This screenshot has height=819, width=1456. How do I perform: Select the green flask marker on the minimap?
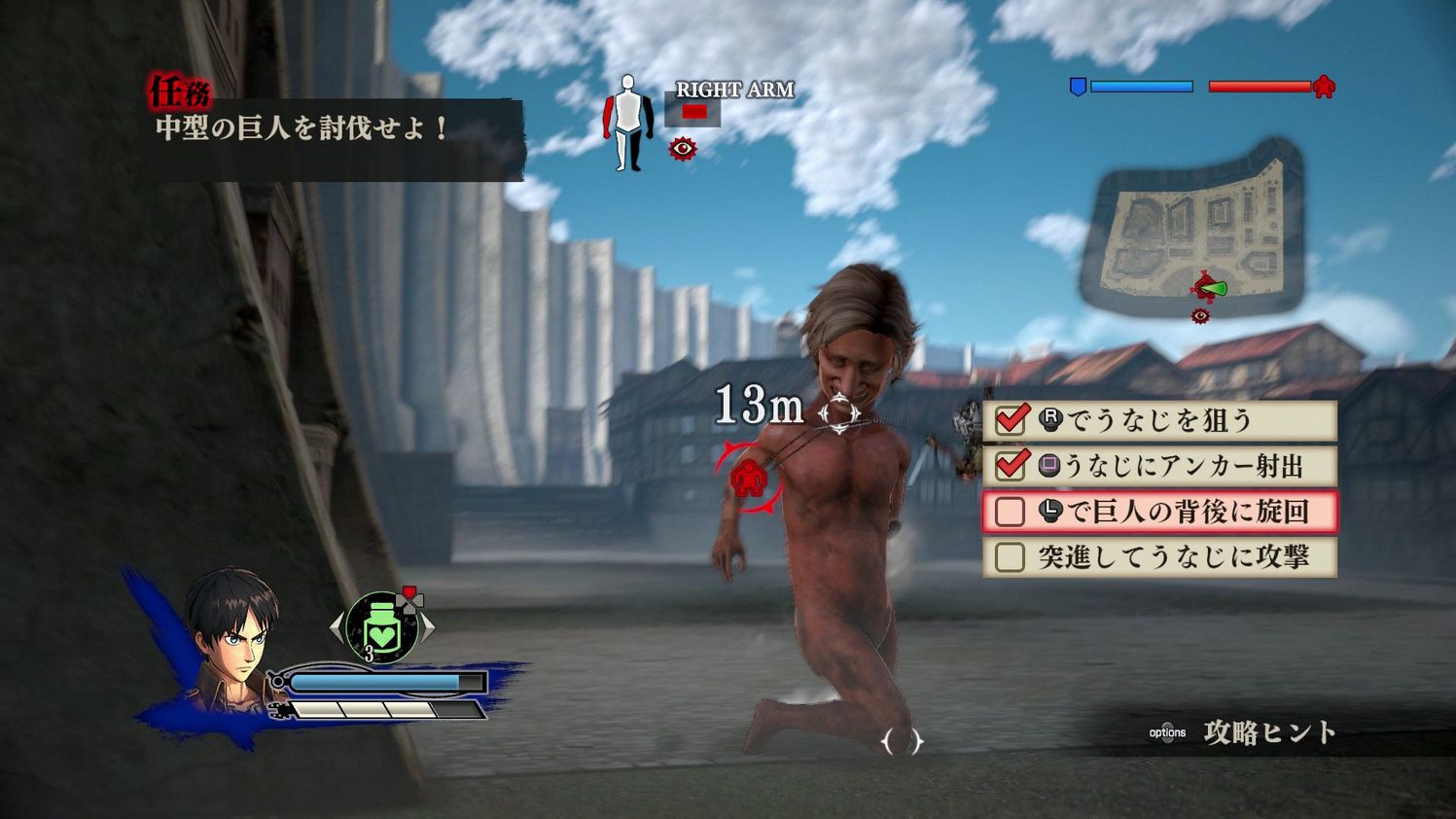pyautogui.click(x=1213, y=289)
